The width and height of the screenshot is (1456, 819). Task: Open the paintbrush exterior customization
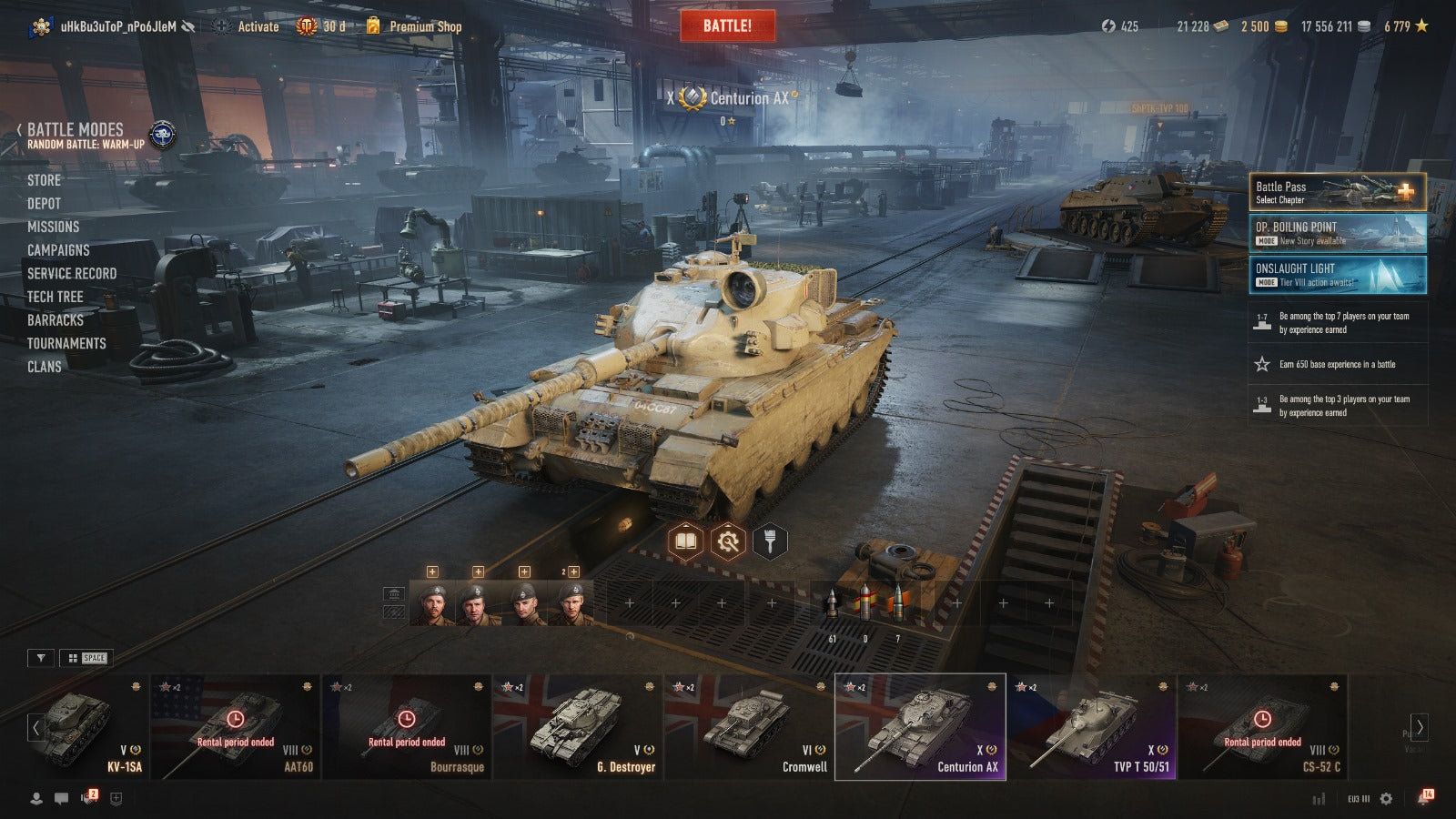point(770,542)
